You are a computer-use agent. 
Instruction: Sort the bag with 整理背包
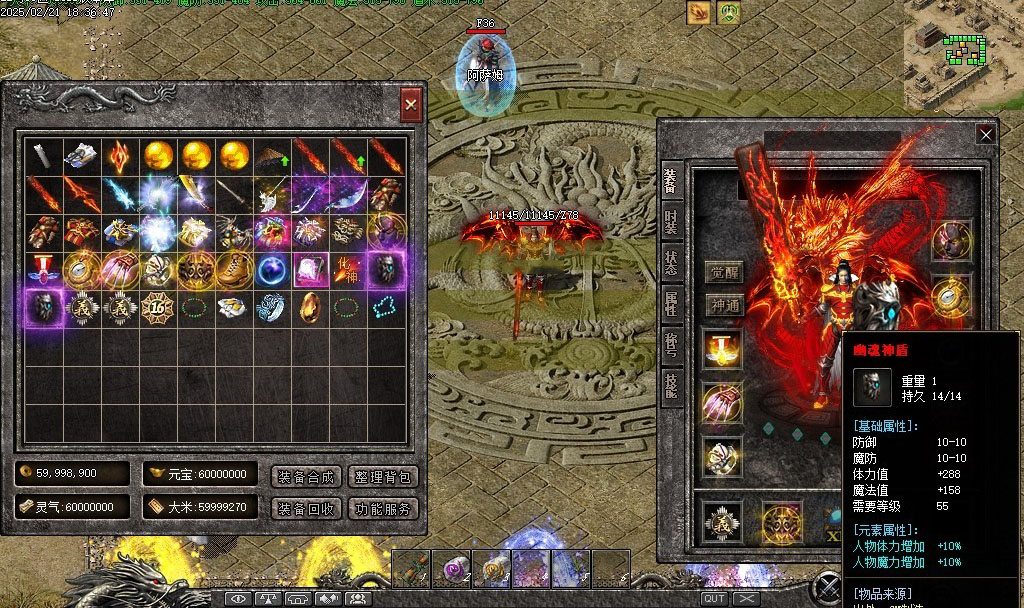384,476
